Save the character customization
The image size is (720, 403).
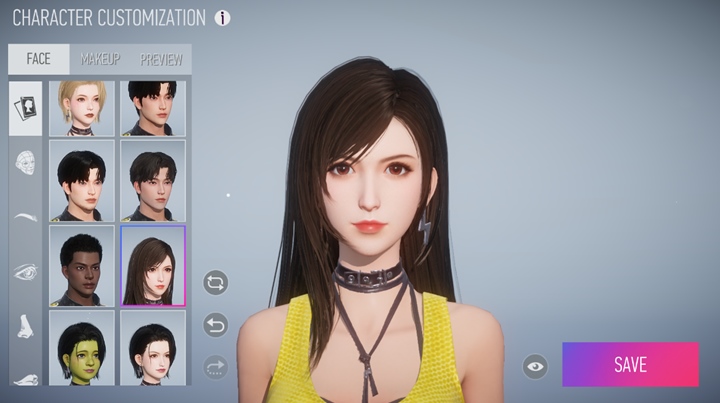(630, 364)
